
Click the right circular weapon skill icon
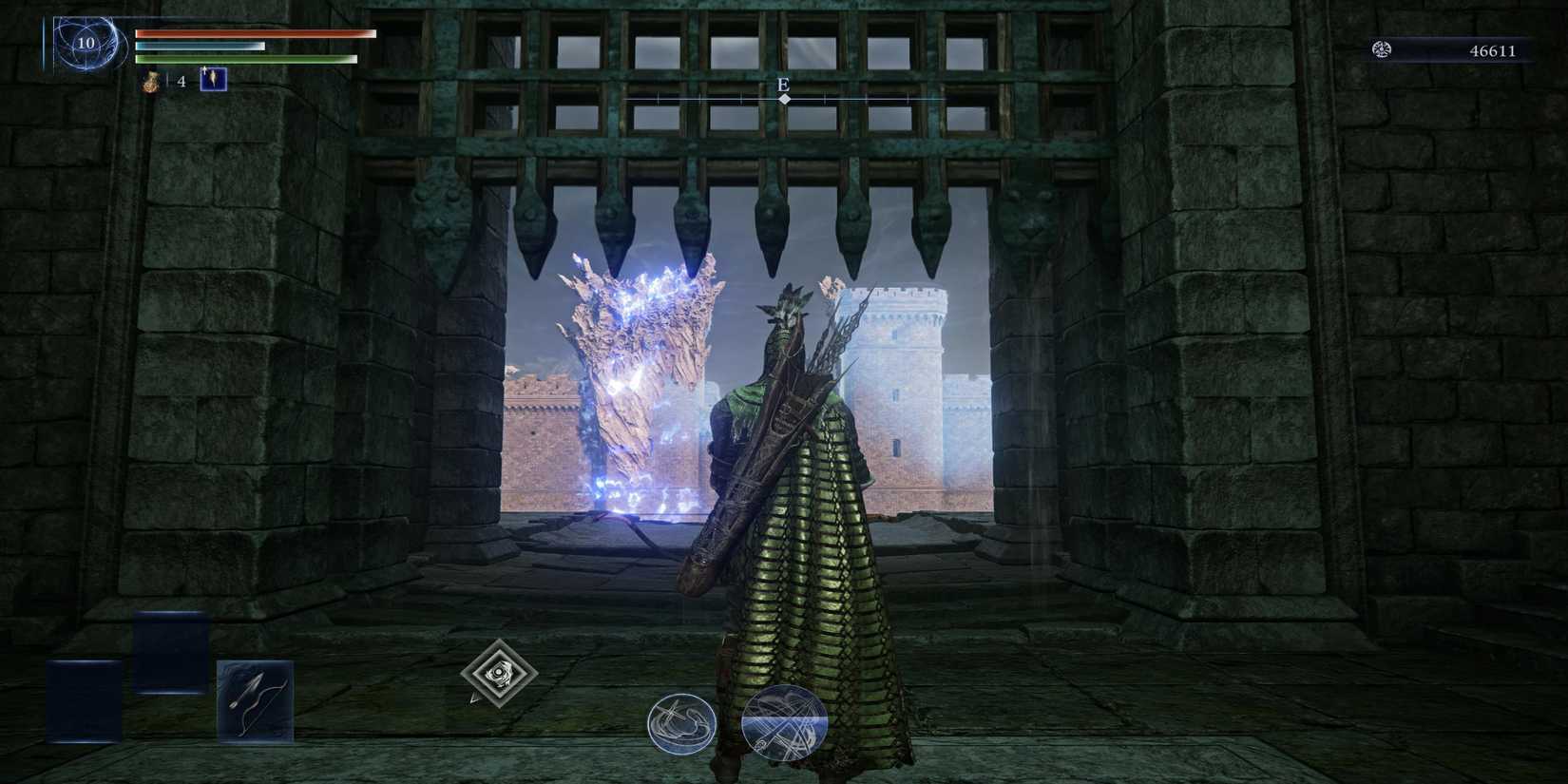(782, 722)
